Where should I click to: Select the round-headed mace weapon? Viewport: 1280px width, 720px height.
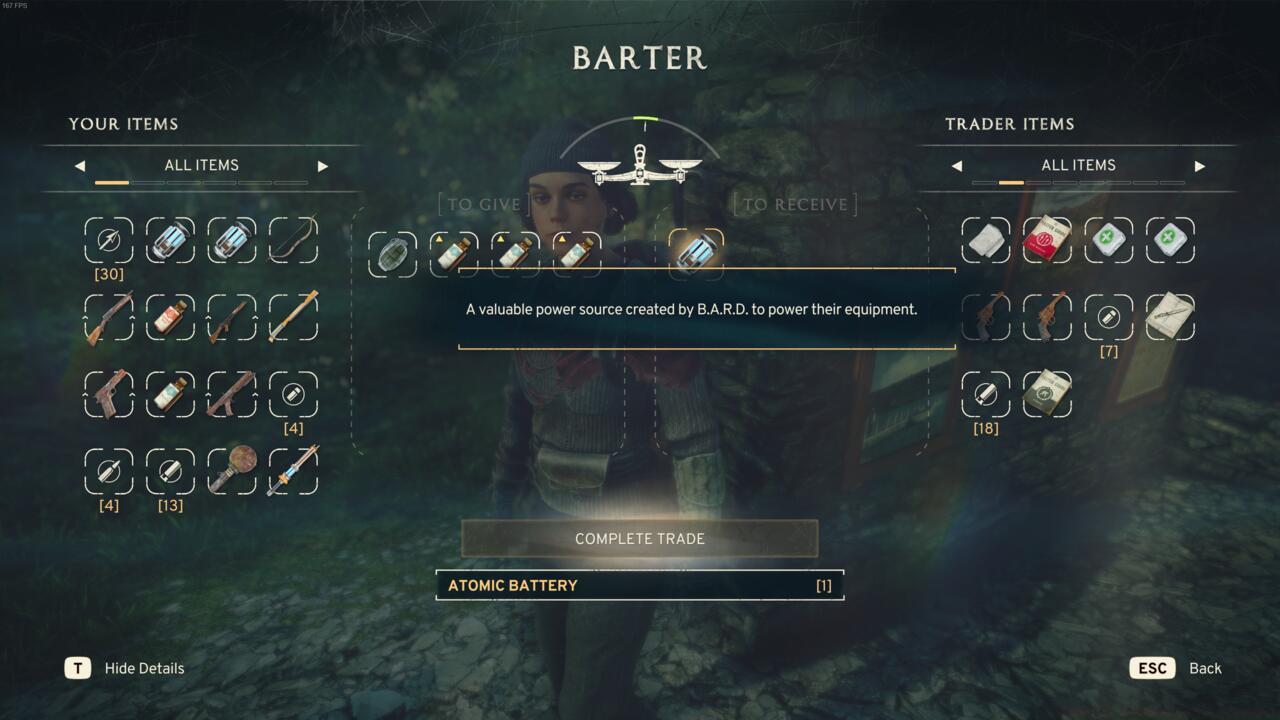pyautogui.click(x=232, y=471)
